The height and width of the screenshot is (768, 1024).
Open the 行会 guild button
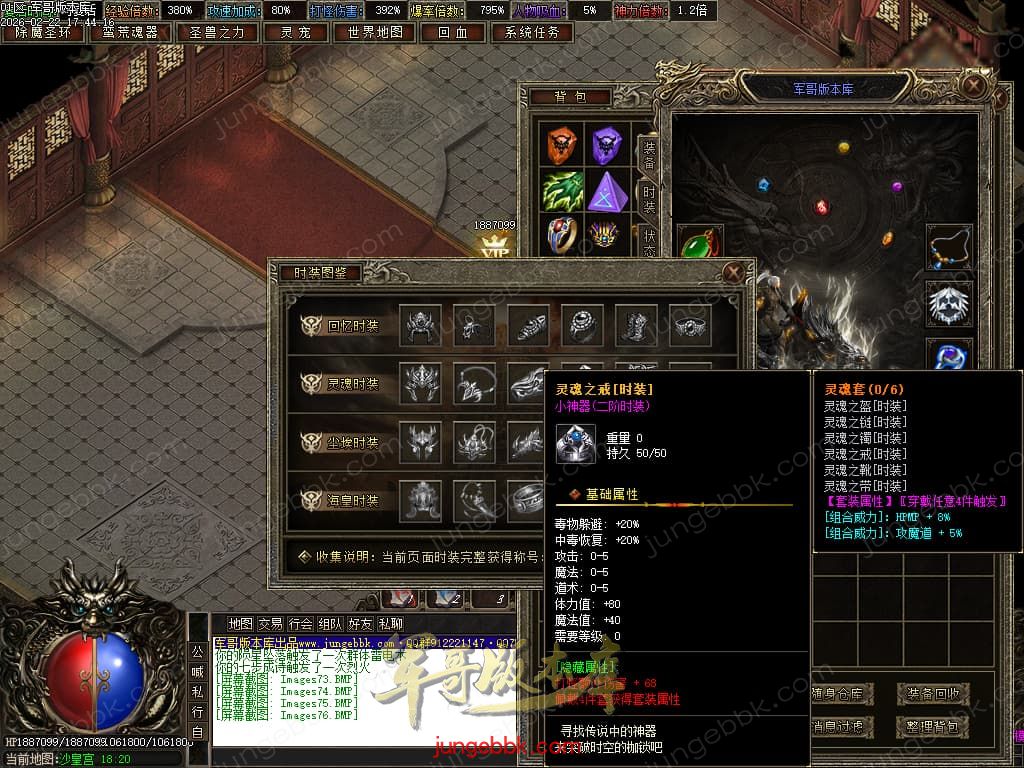pyautogui.click(x=300, y=624)
